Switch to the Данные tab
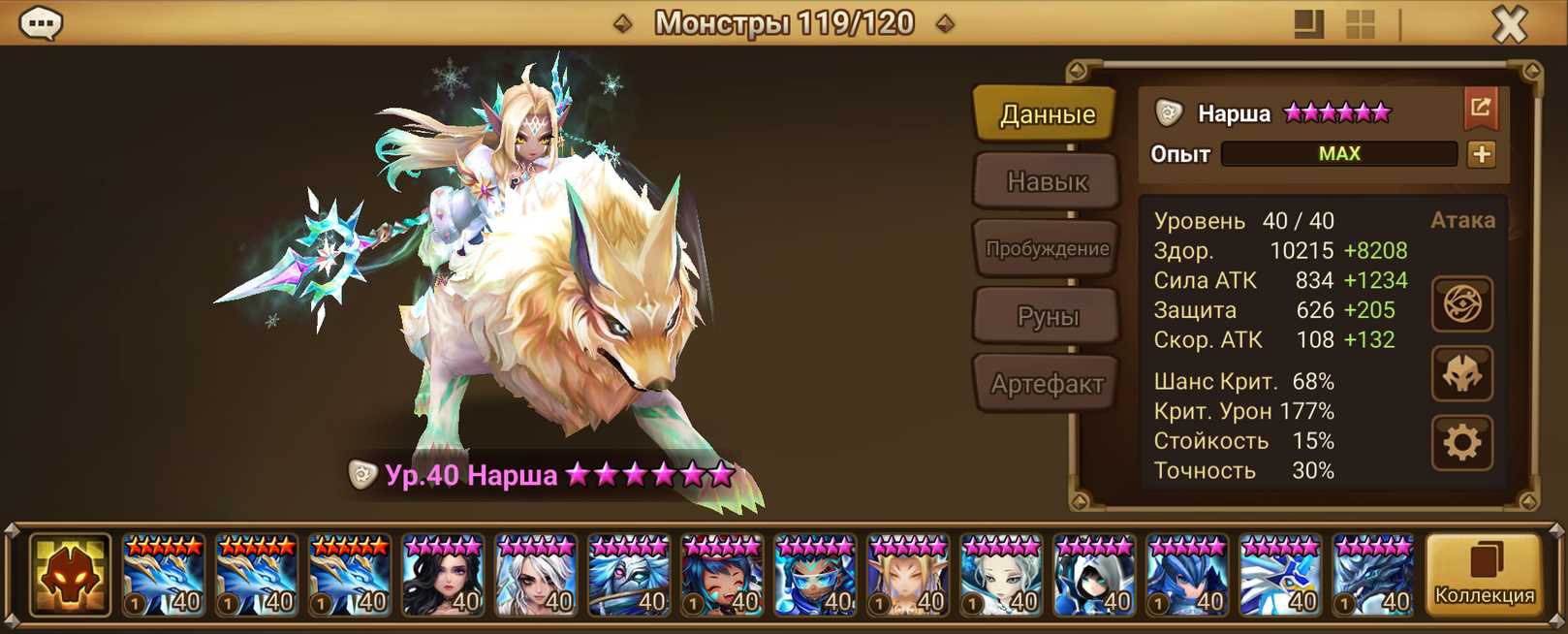The height and width of the screenshot is (634, 1568). [x=1046, y=114]
